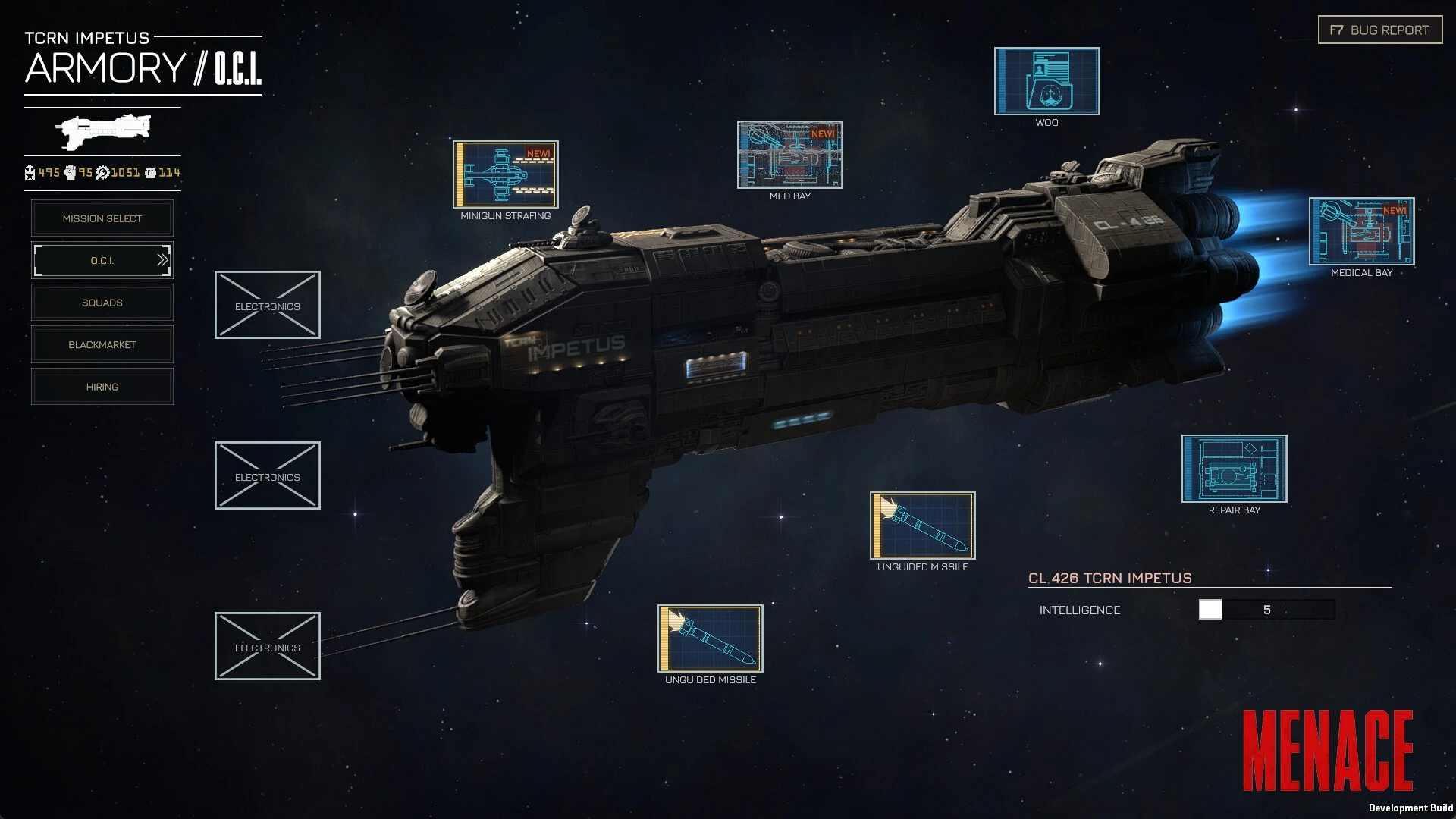
Task: Open the Blackmarket
Action: click(102, 345)
